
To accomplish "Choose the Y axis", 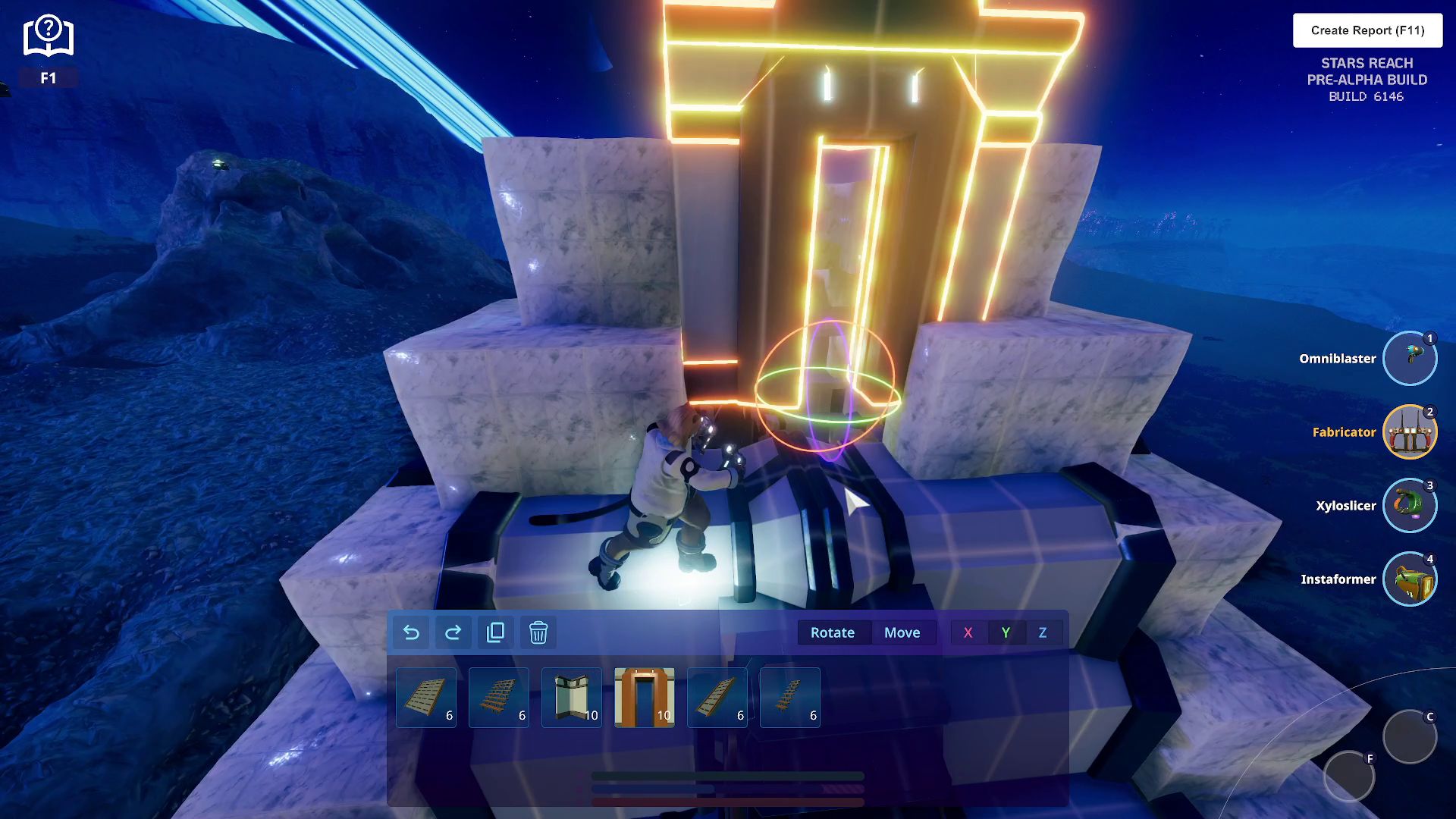I will point(1006,632).
